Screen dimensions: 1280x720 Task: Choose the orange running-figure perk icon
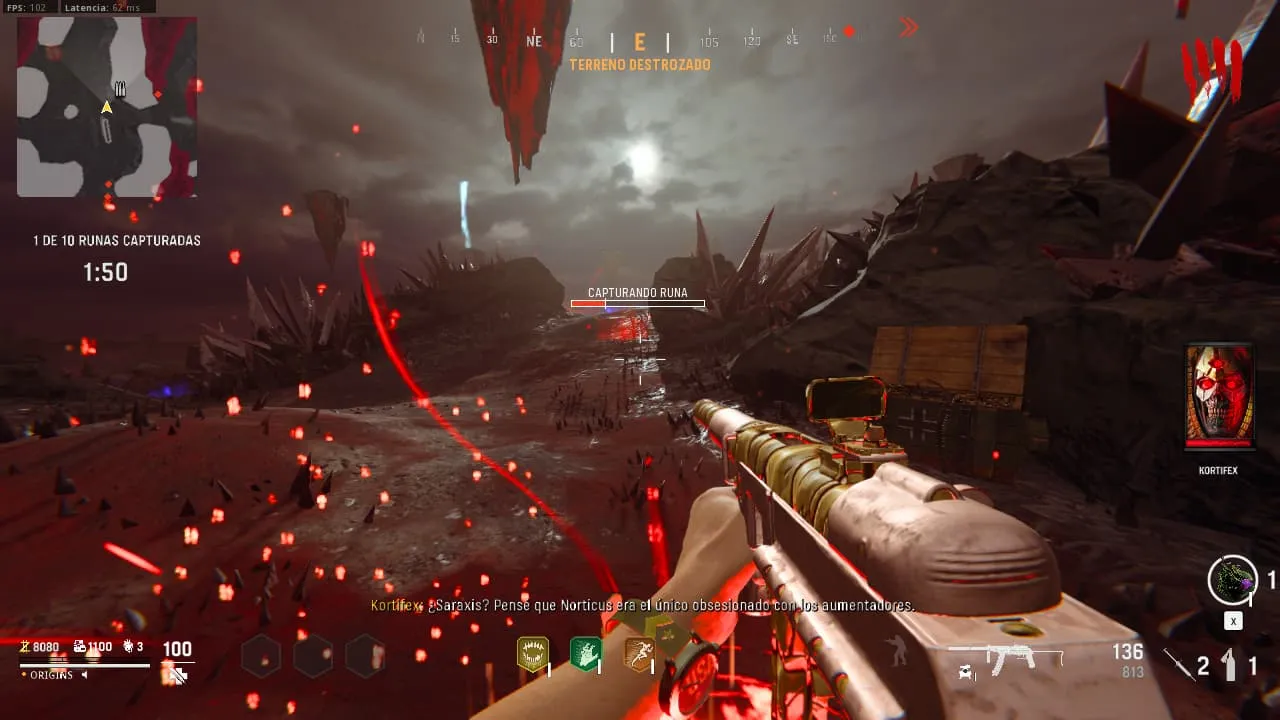coord(639,653)
